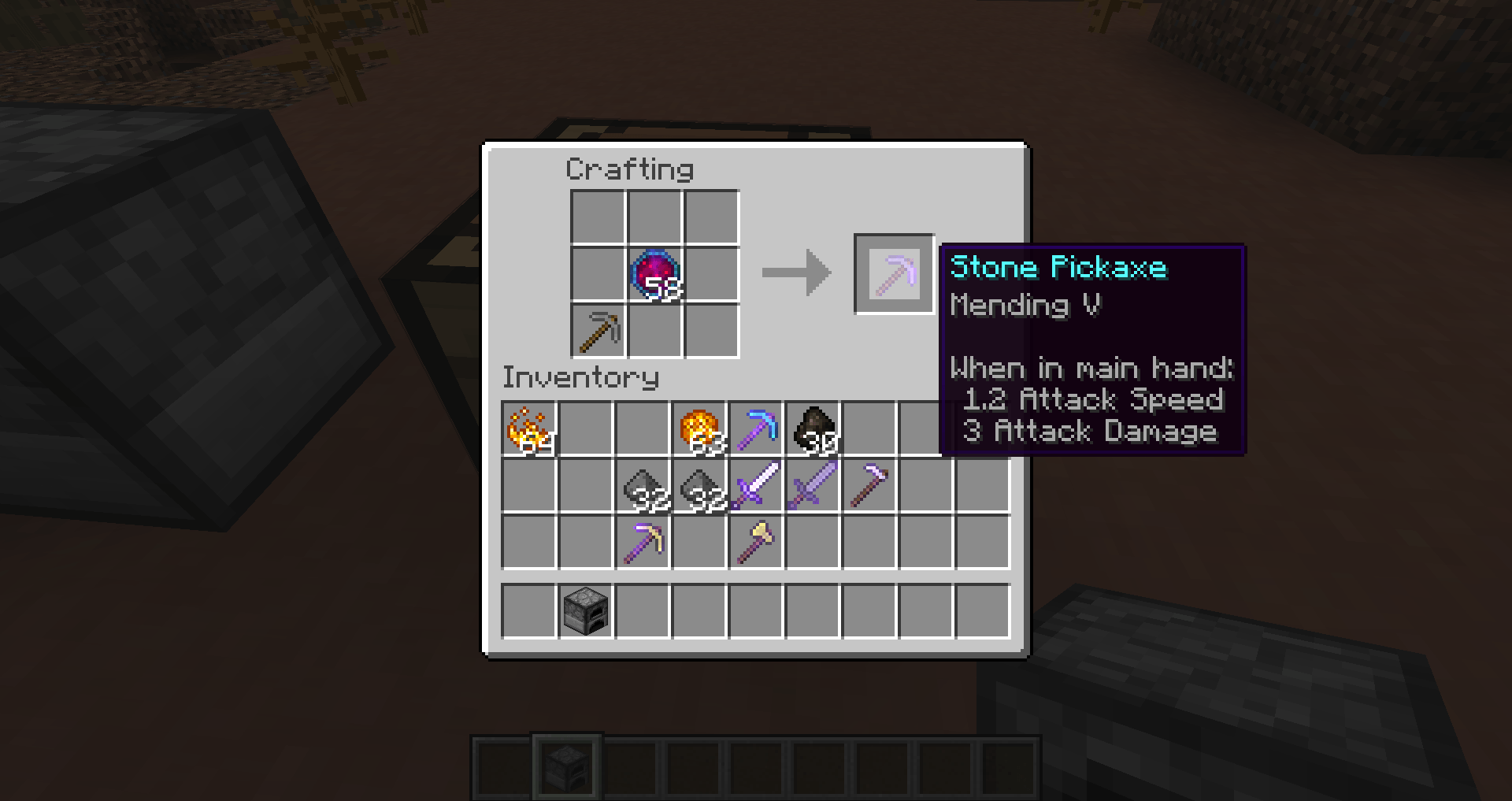Select the enchanted golden axe
This screenshot has width=1512, height=801.
(756, 543)
